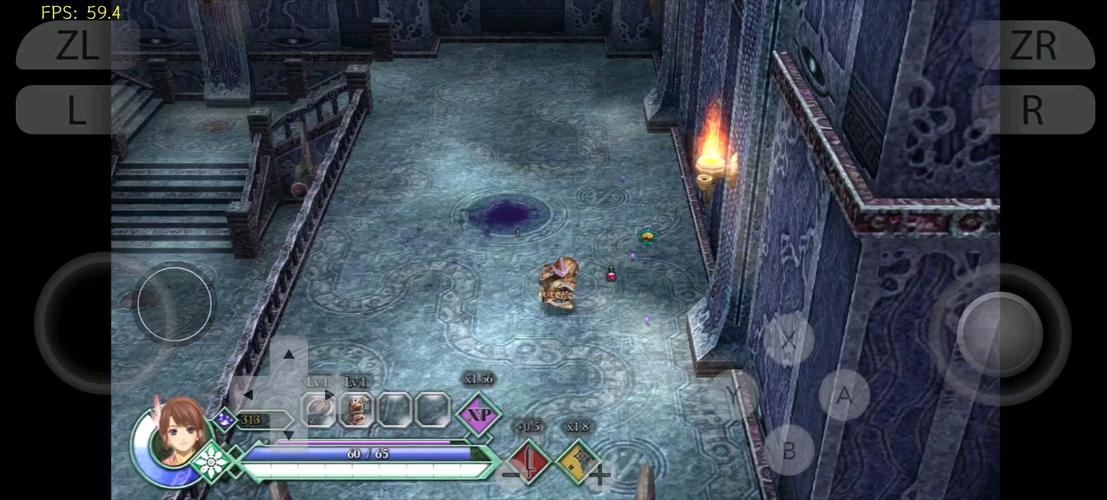
Task: Tap the on-screen A button
Action: pyautogui.click(x=844, y=396)
